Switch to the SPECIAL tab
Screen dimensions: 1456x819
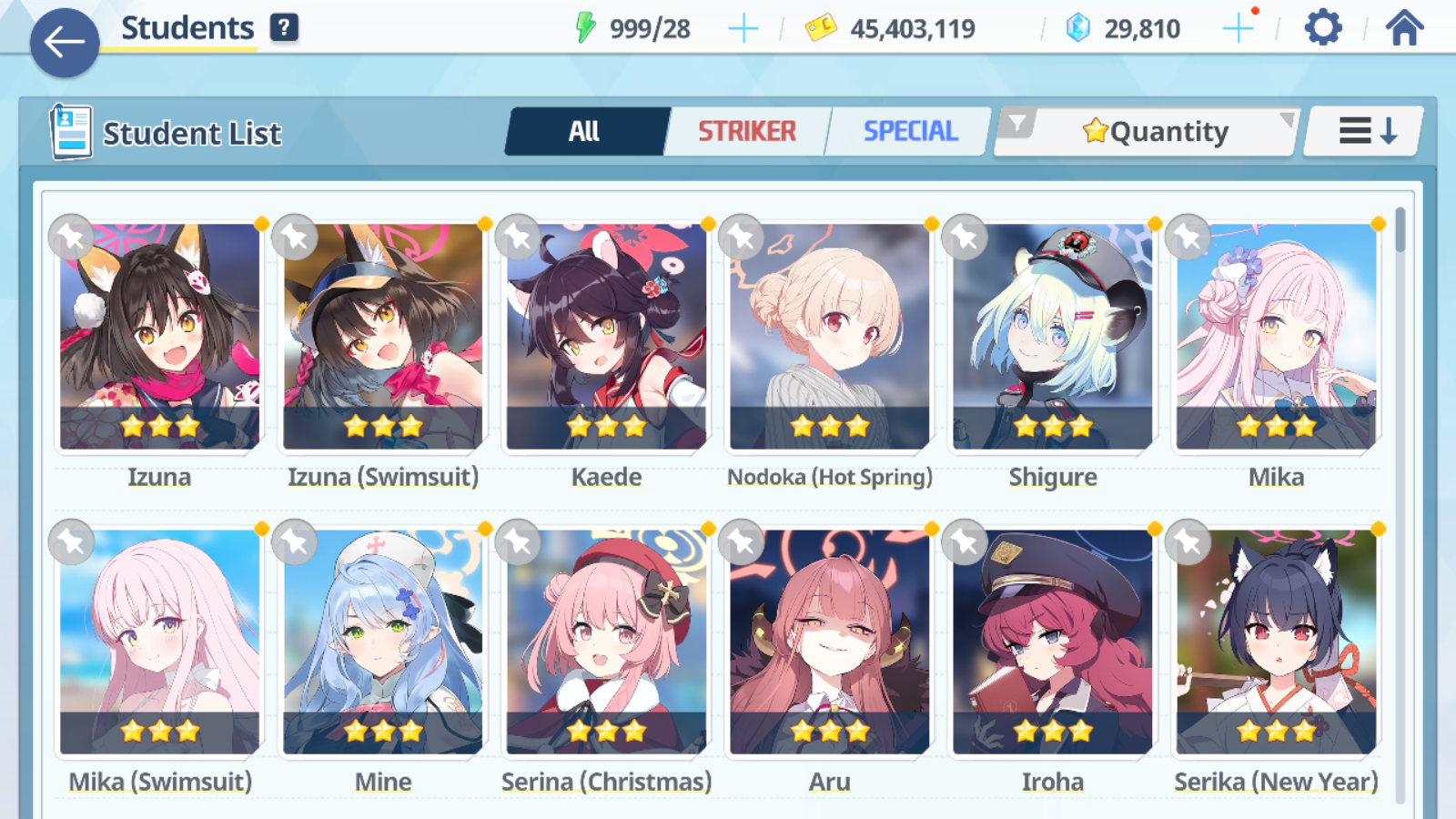tap(910, 131)
